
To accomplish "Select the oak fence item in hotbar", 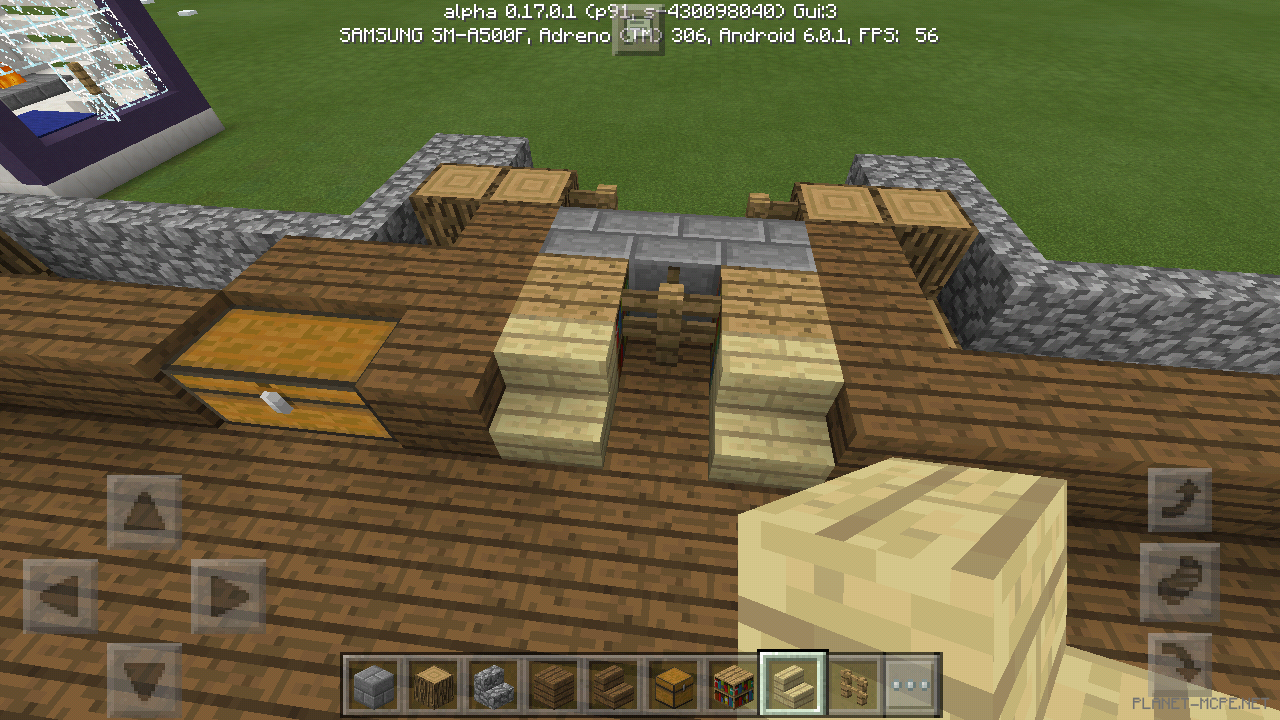I will [x=853, y=681].
